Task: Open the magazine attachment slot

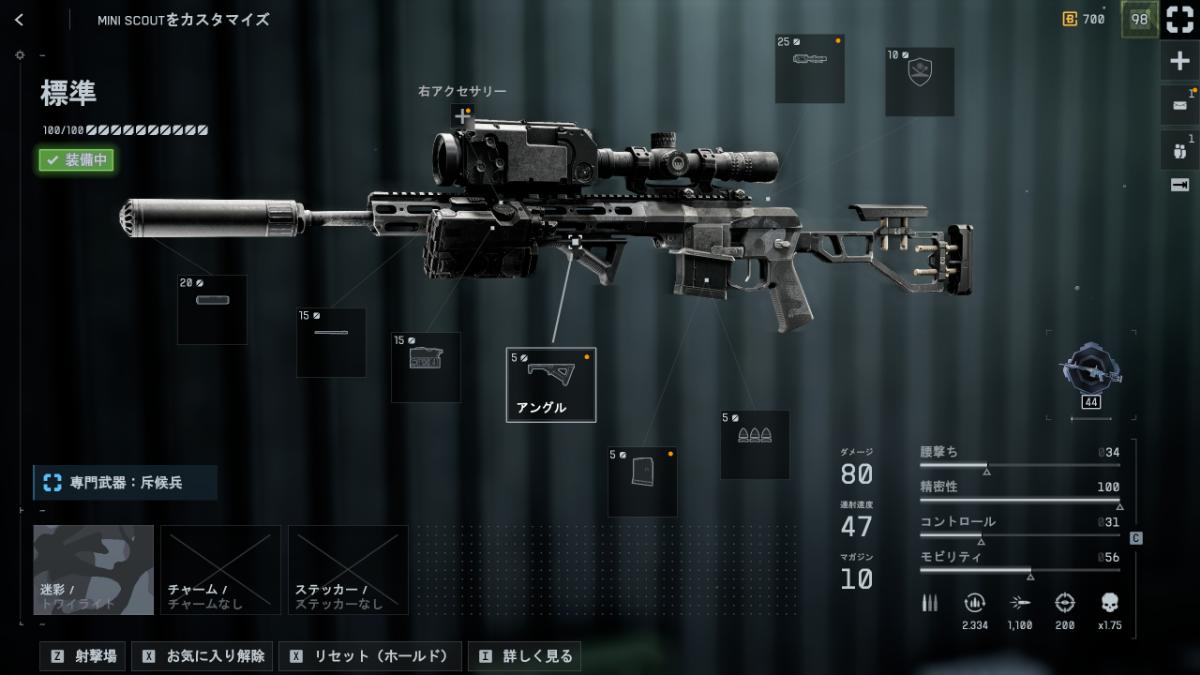Action: coord(642,481)
